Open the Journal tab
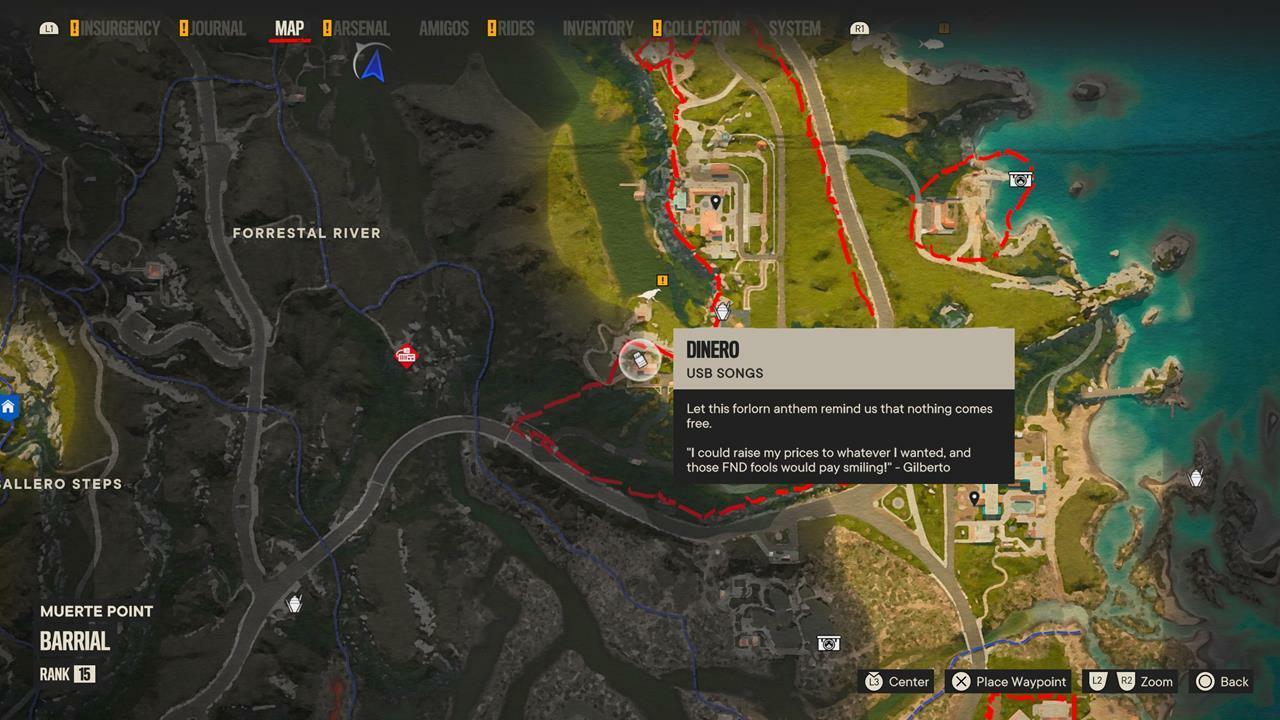Screen dimensions: 1280x720 218,29
